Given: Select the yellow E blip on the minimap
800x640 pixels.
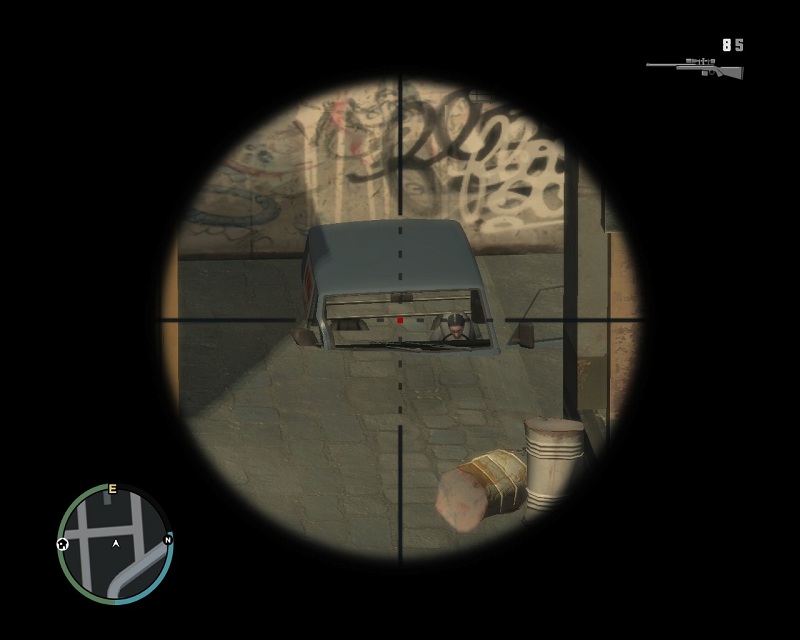Looking at the screenshot, I should 112,489.
